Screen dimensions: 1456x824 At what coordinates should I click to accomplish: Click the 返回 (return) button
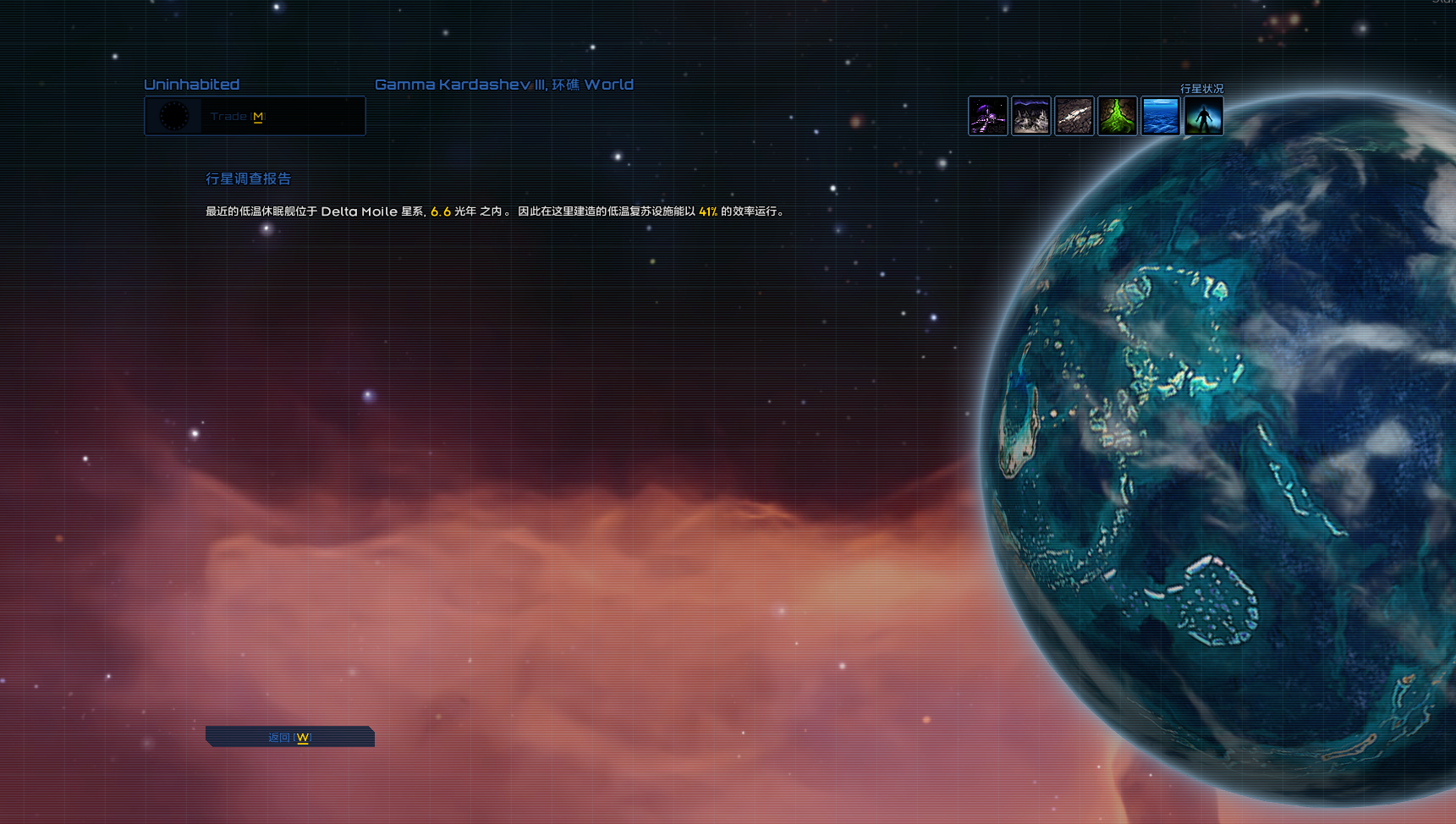click(x=289, y=737)
